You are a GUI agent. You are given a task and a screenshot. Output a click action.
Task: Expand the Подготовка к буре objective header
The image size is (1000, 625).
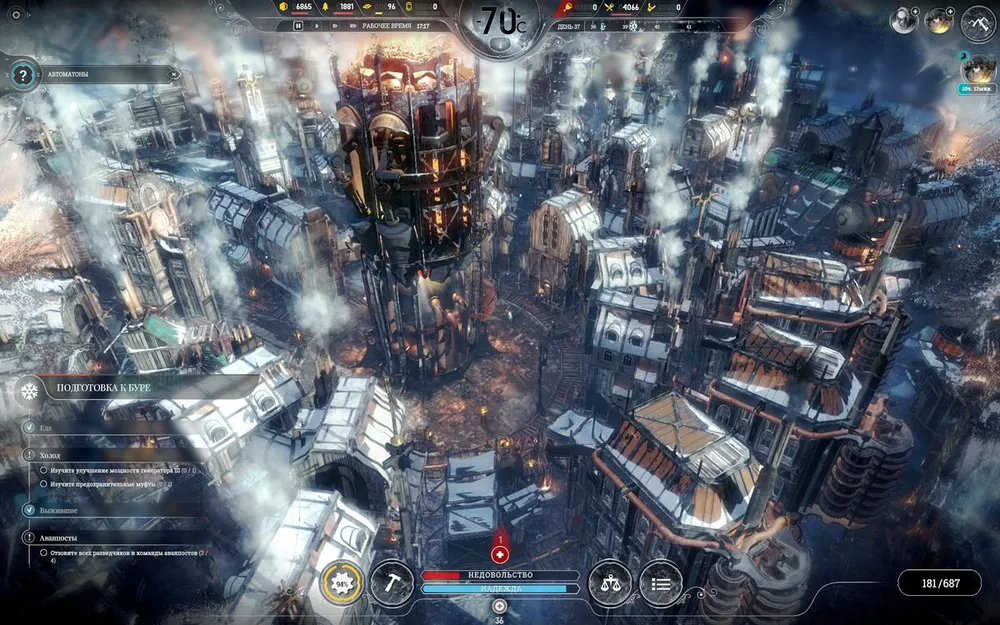point(120,386)
